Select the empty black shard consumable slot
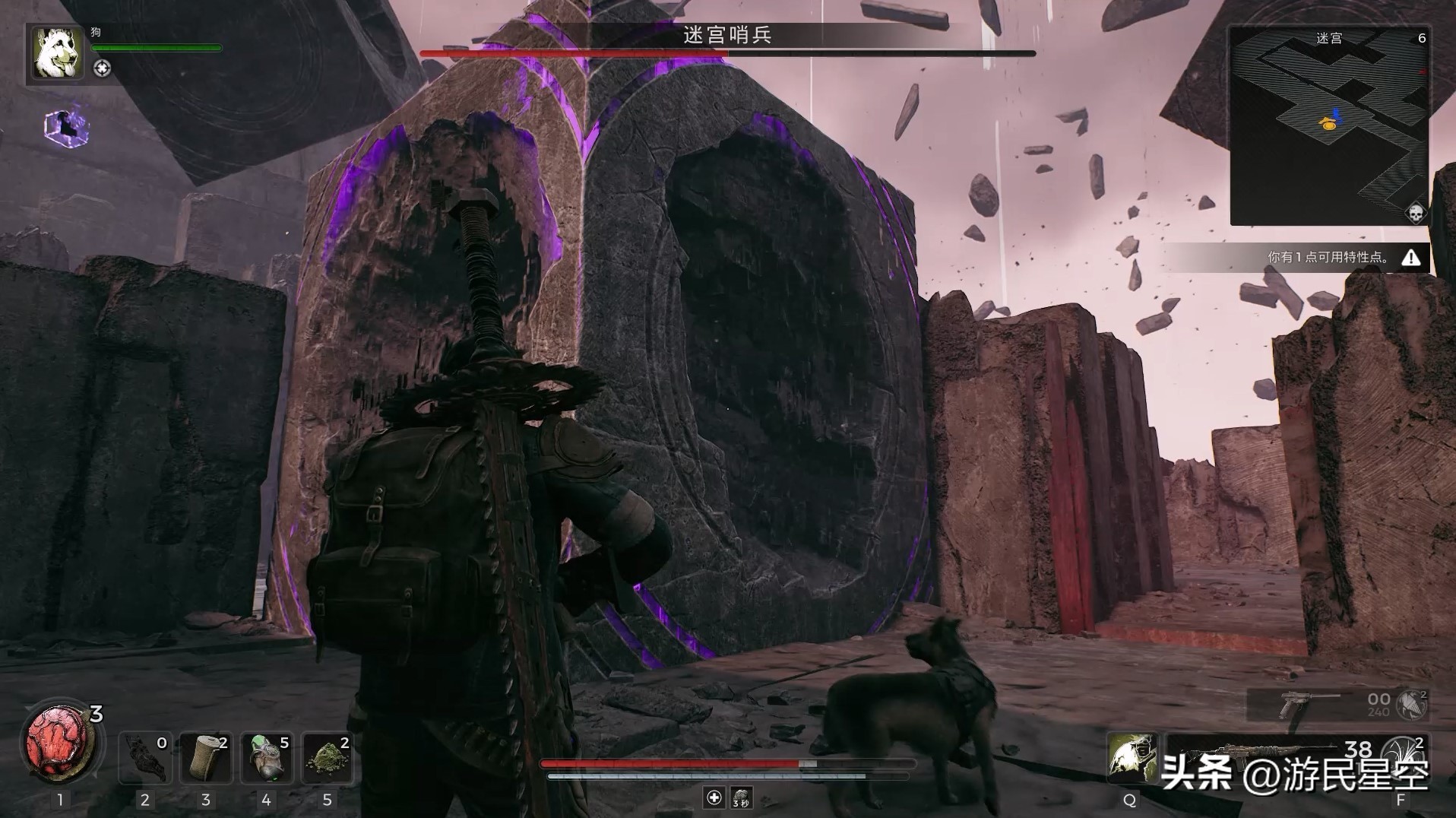Screen dimensions: 1456x818 [144, 757]
